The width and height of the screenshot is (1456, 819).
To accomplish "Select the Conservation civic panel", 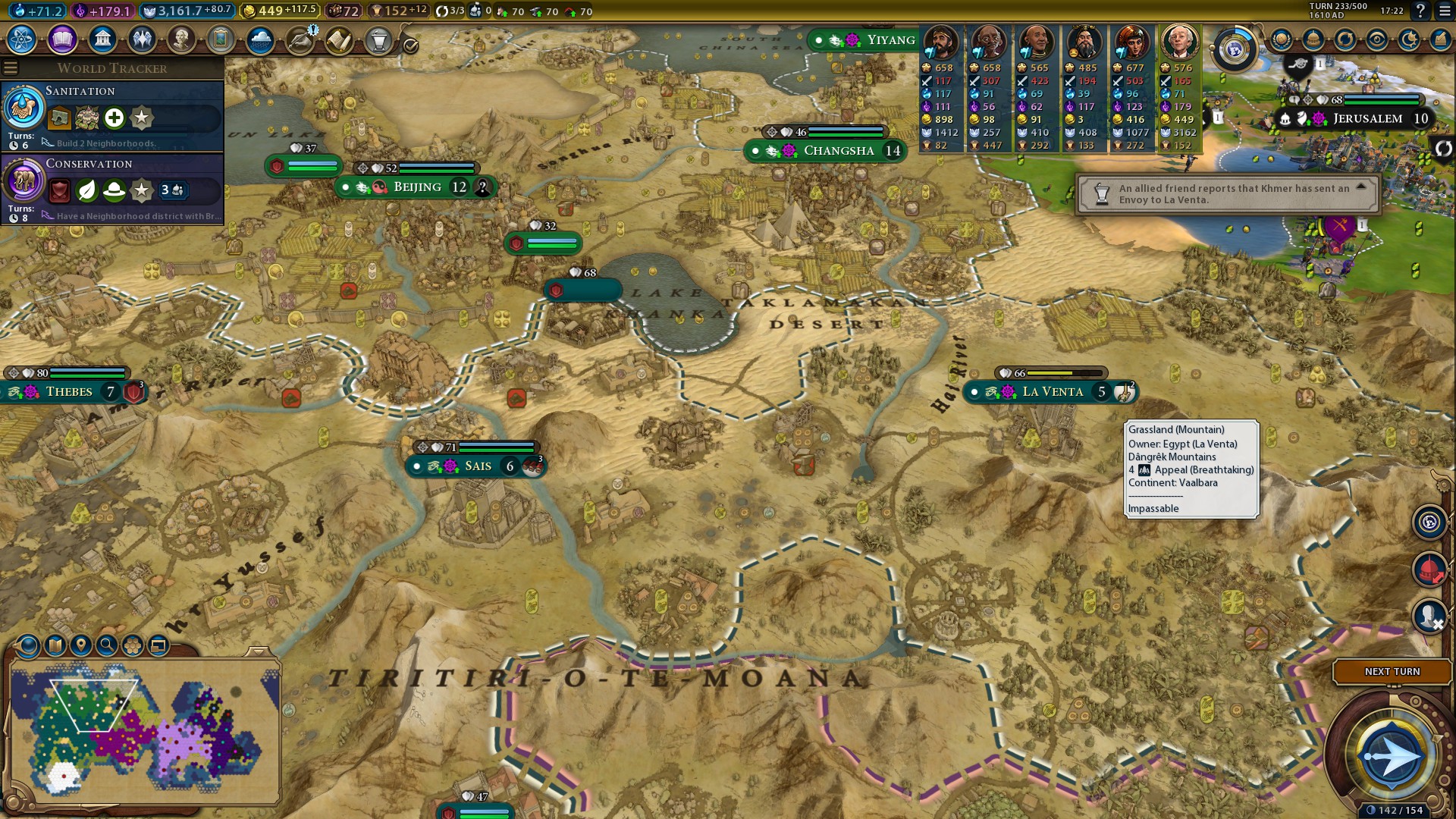I will (114, 187).
